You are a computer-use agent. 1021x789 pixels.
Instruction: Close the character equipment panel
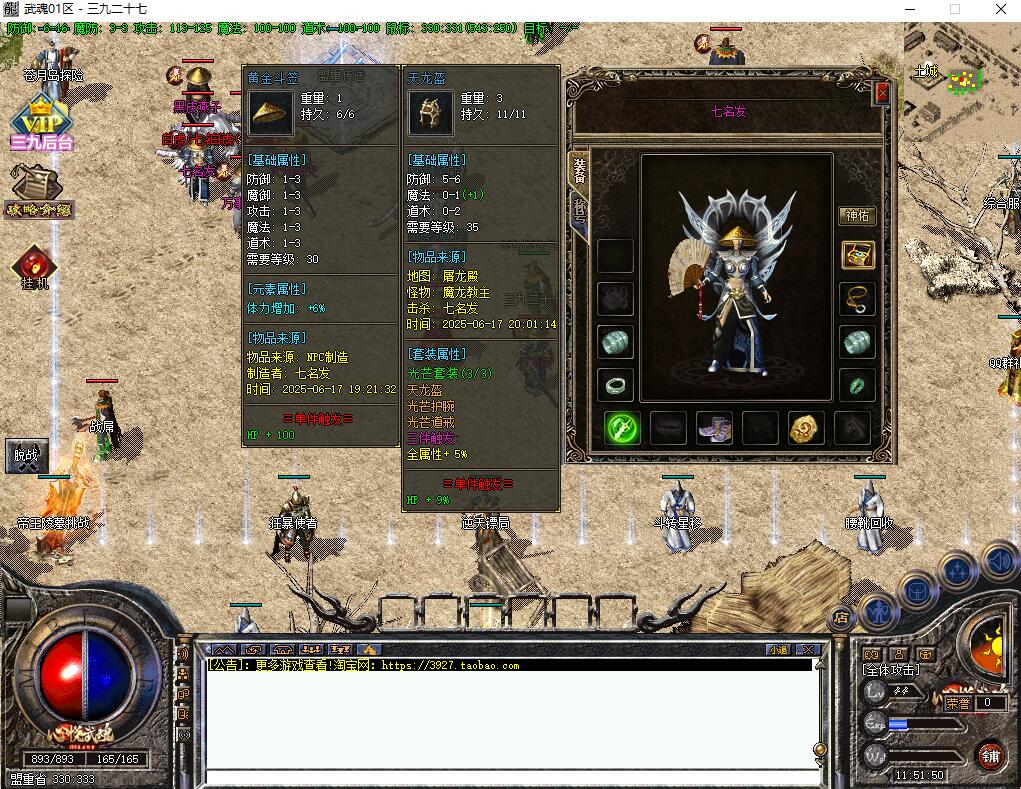click(x=882, y=93)
